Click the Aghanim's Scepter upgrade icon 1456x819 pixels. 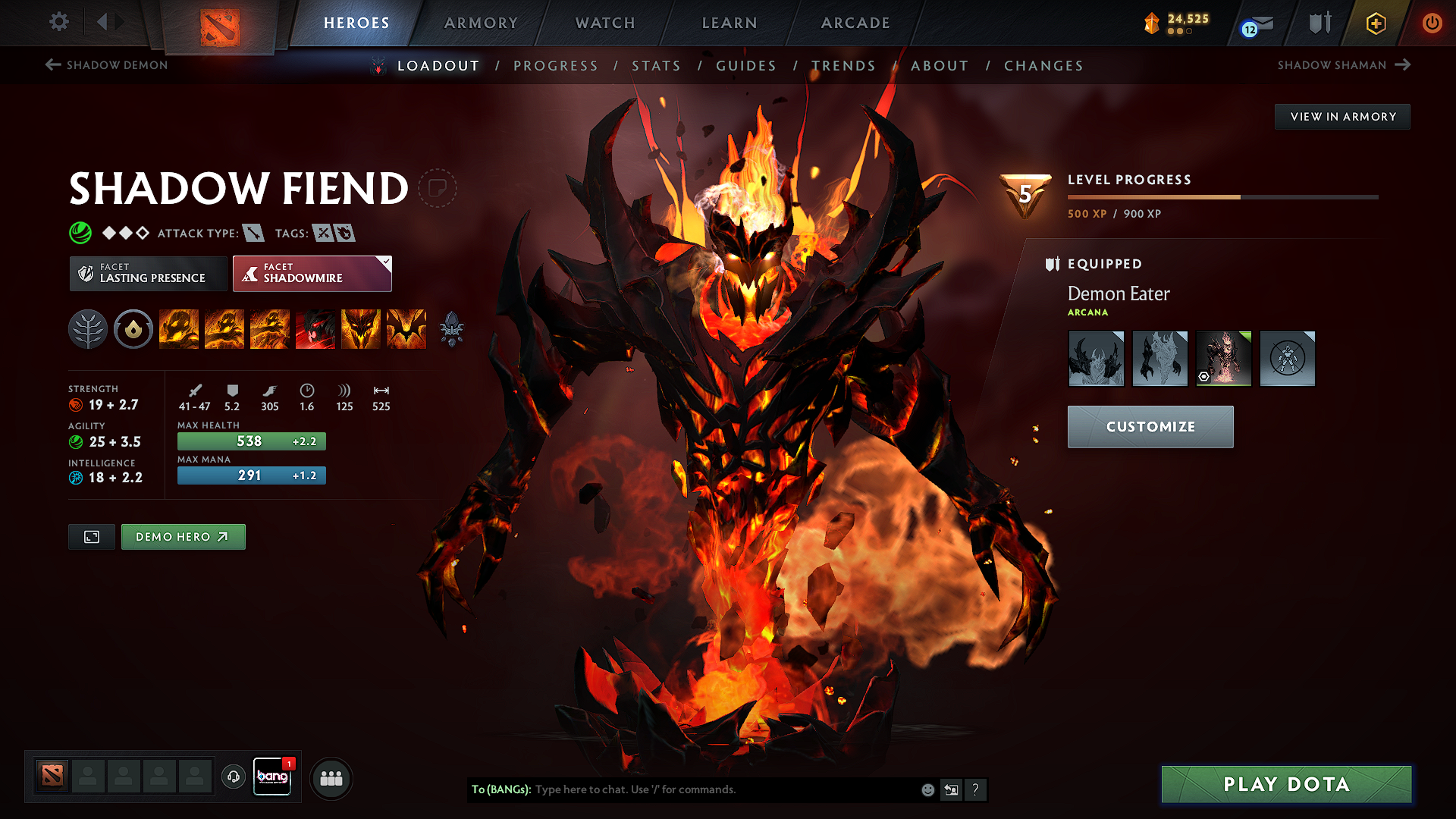click(453, 329)
